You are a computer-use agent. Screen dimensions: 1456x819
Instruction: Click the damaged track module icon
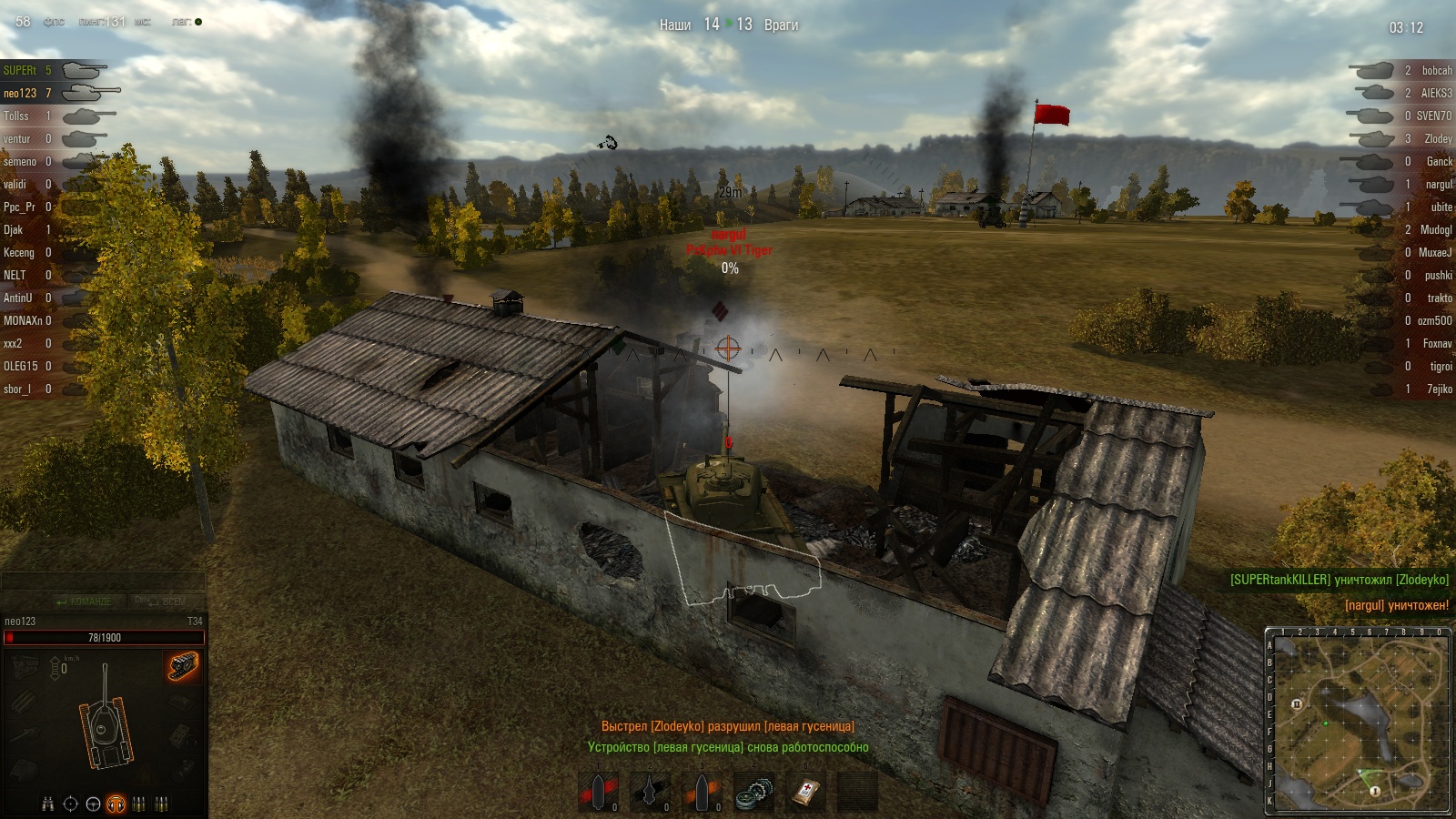click(x=183, y=667)
